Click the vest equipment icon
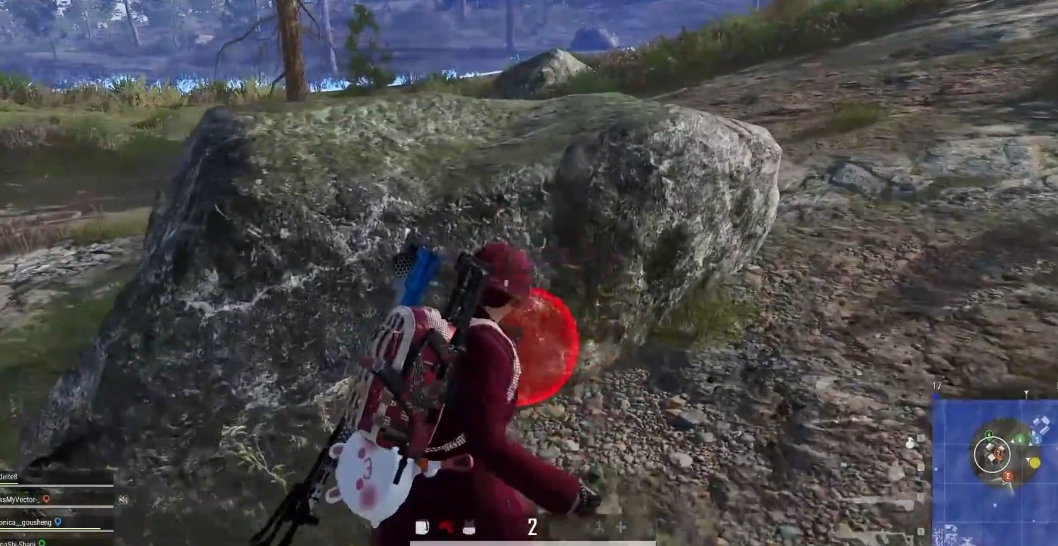 click(x=468, y=527)
